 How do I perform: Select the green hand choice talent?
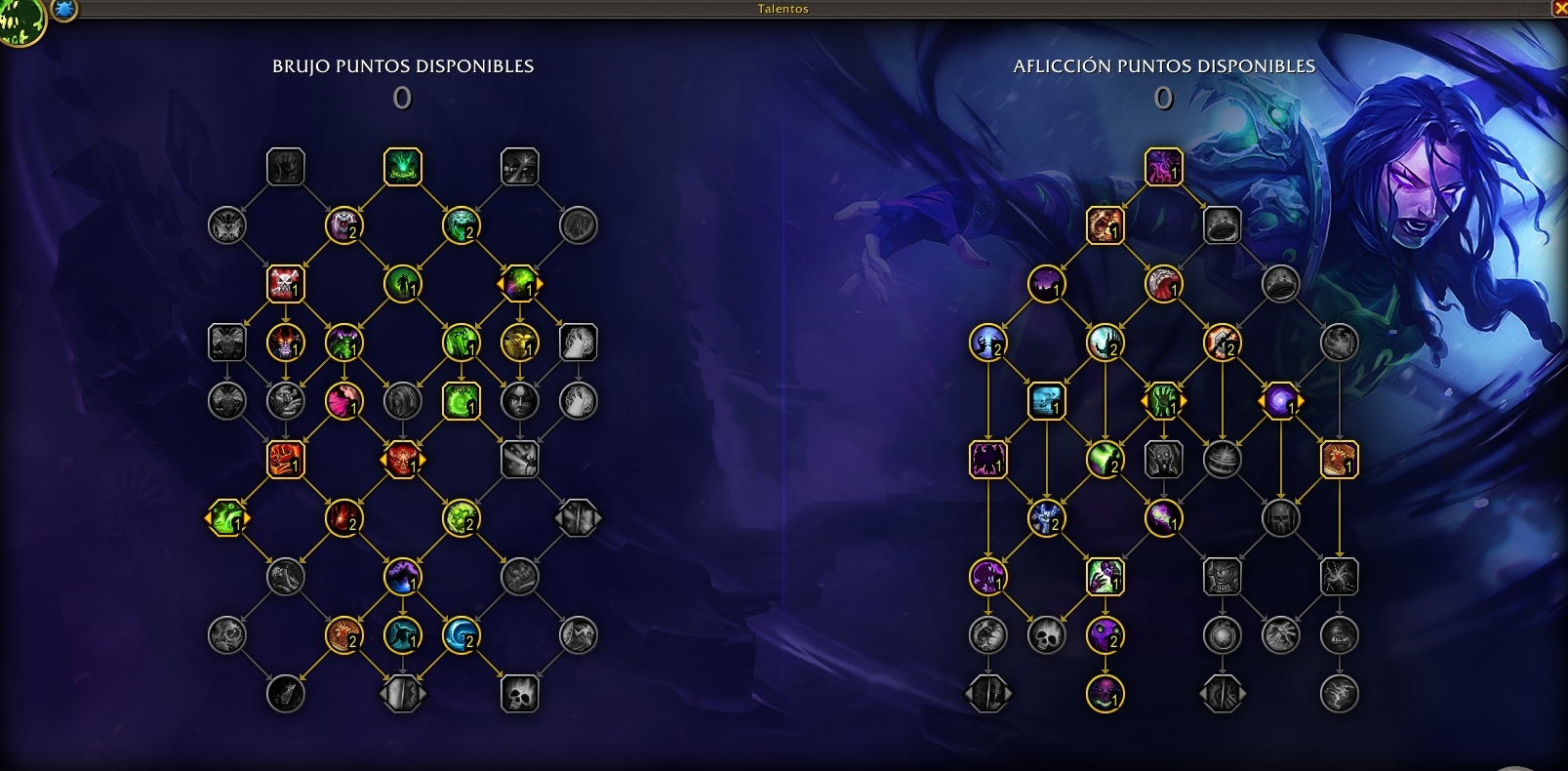[1163, 401]
